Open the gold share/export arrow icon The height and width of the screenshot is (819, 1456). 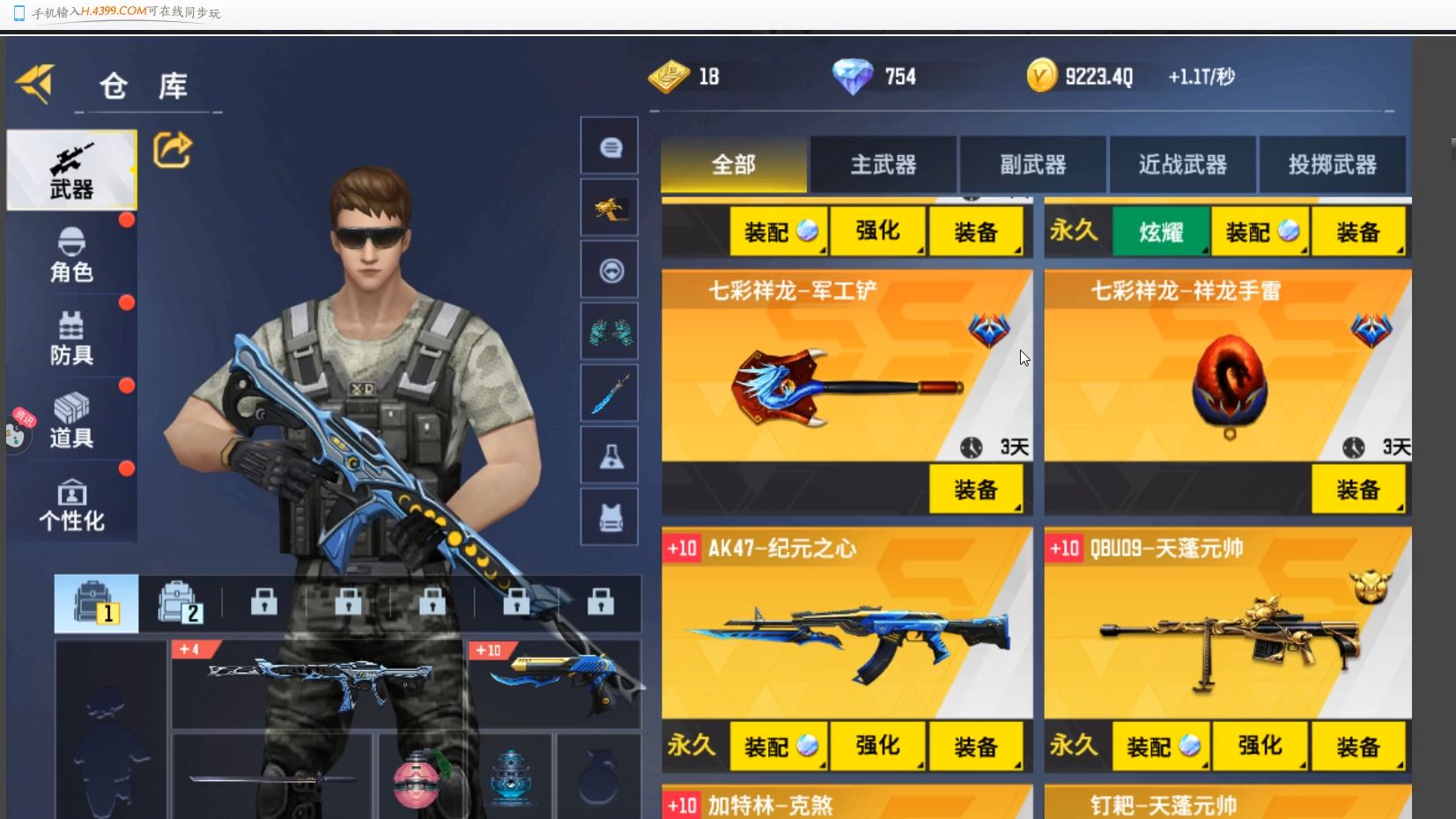point(174,150)
